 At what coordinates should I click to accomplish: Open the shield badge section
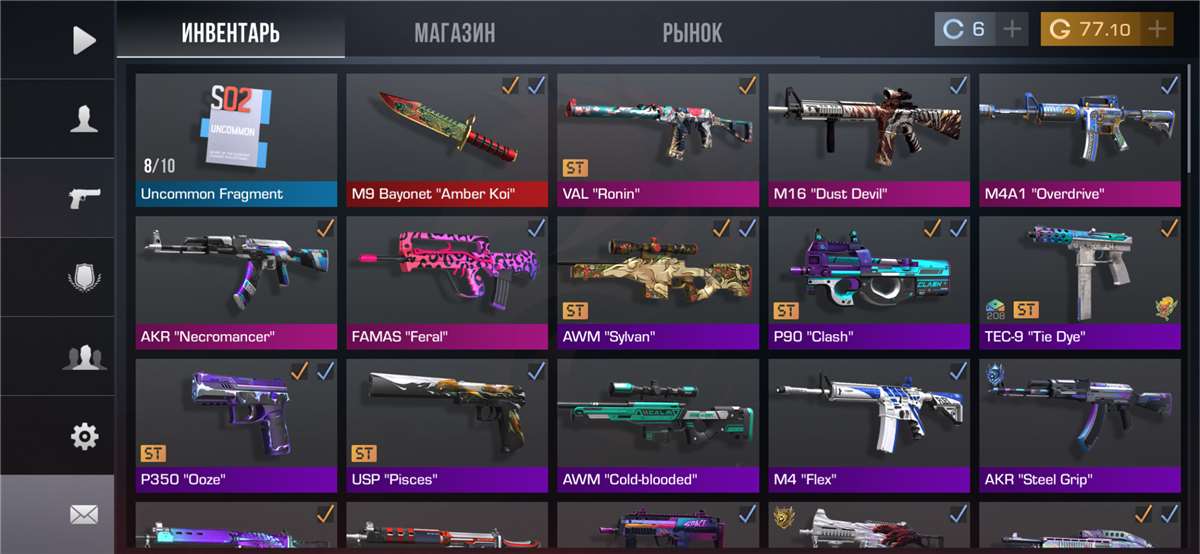point(84,277)
